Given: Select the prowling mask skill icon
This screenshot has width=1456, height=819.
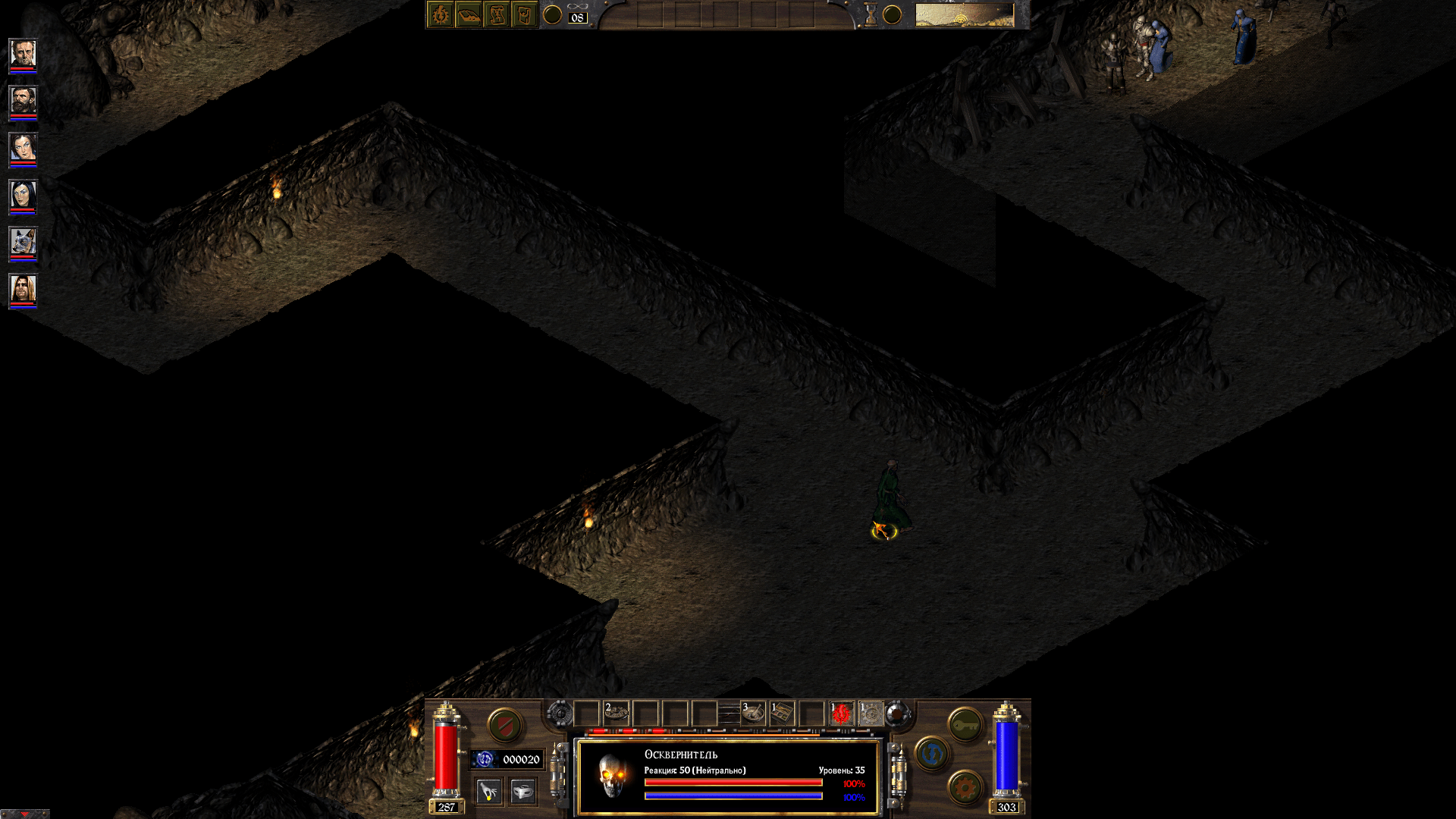Looking at the screenshot, I should coord(523,792).
